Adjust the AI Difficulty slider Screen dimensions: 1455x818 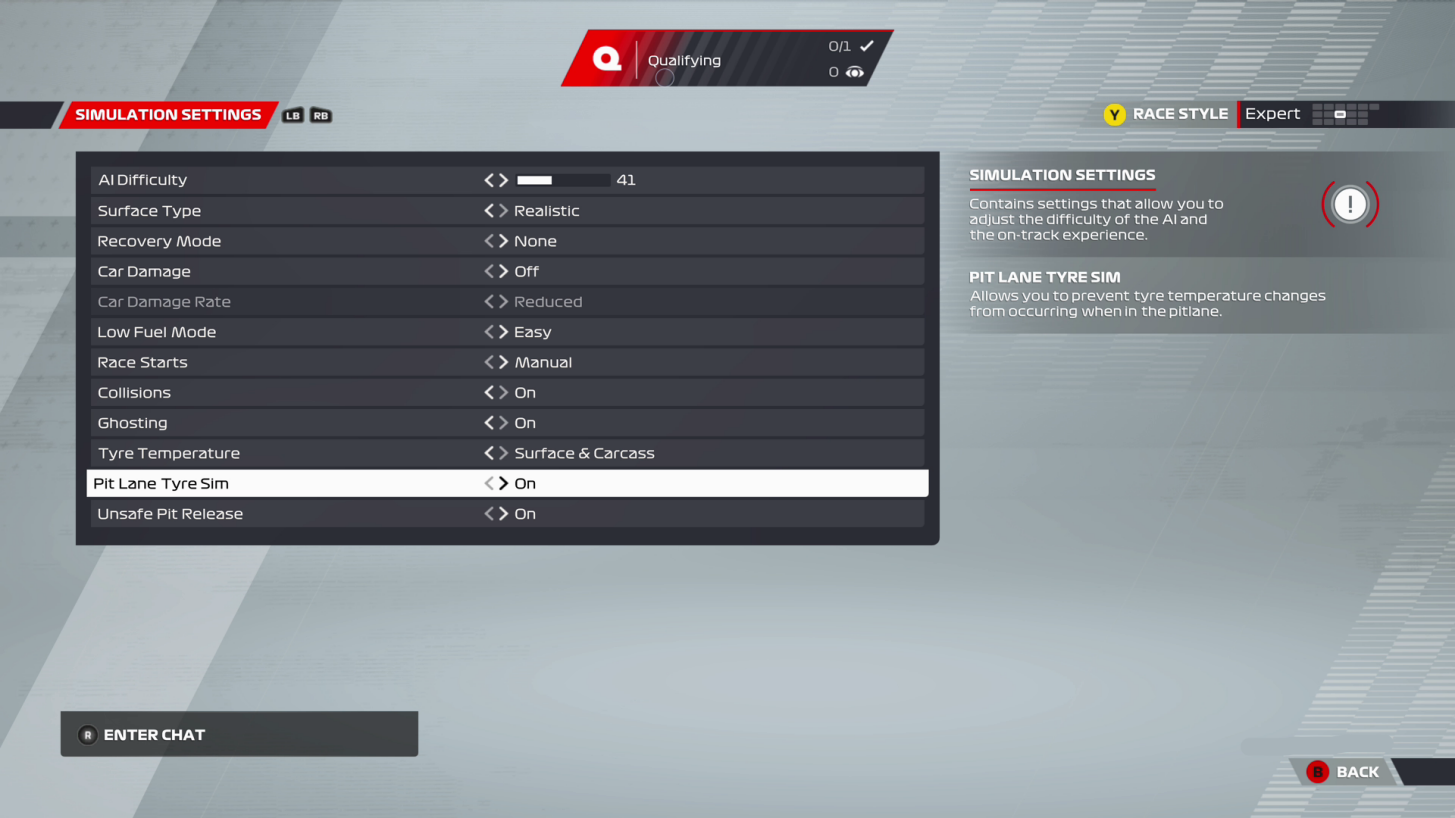point(562,180)
